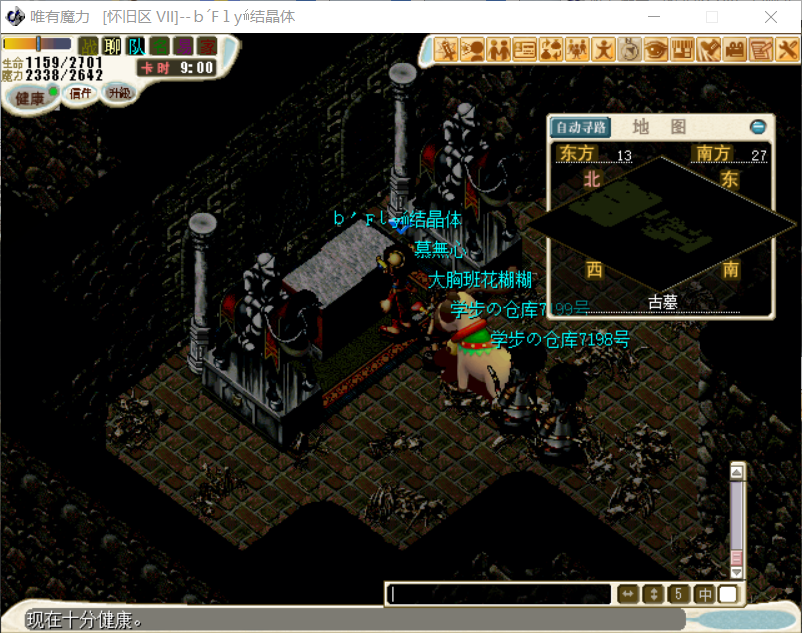The image size is (802, 633).
Task: Click the 中 chat font size button
Action: pyautogui.click(x=705, y=594)
